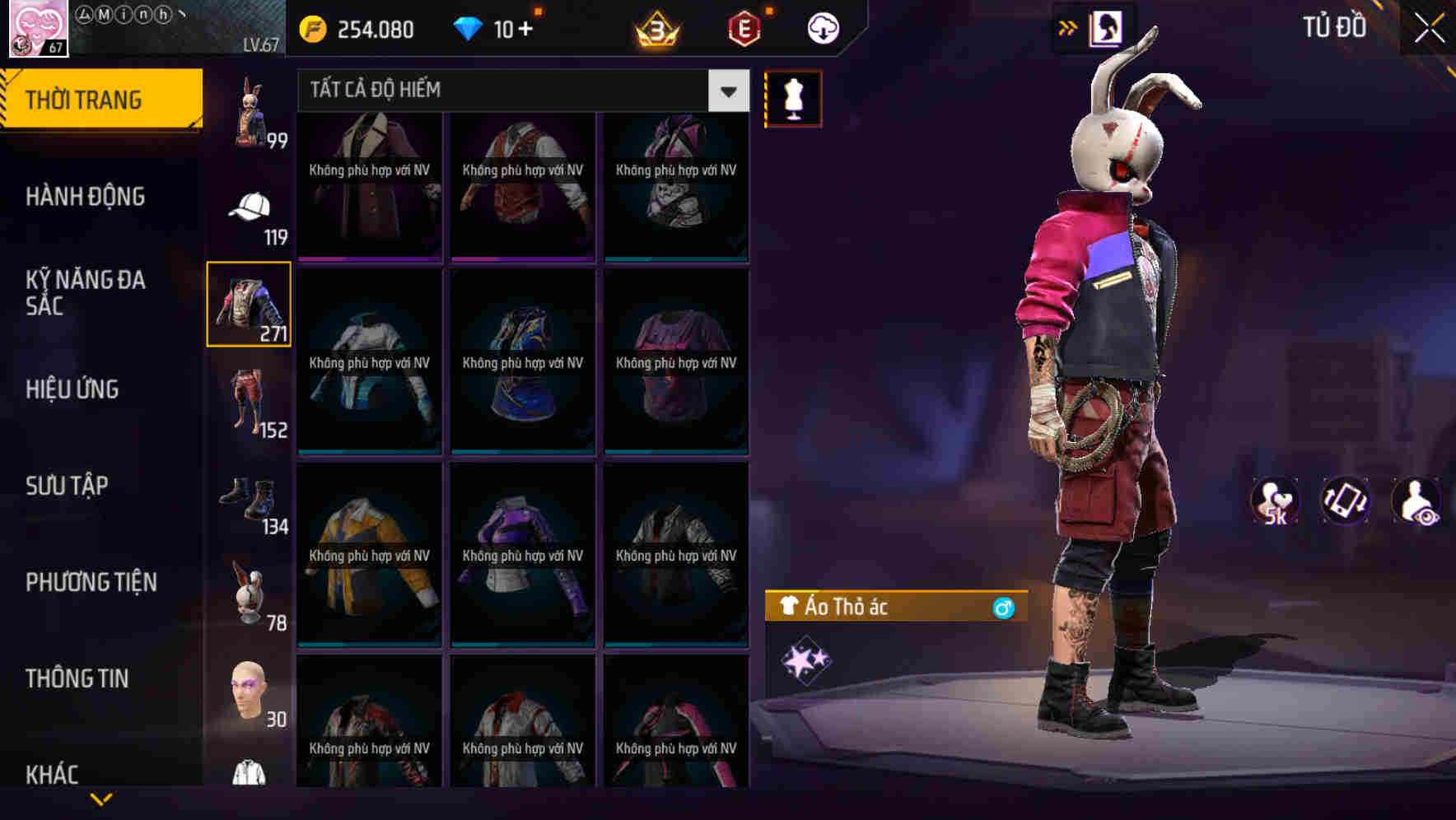
Task: Open the mannequin outfit preset icon
Action: click(792, 98)
